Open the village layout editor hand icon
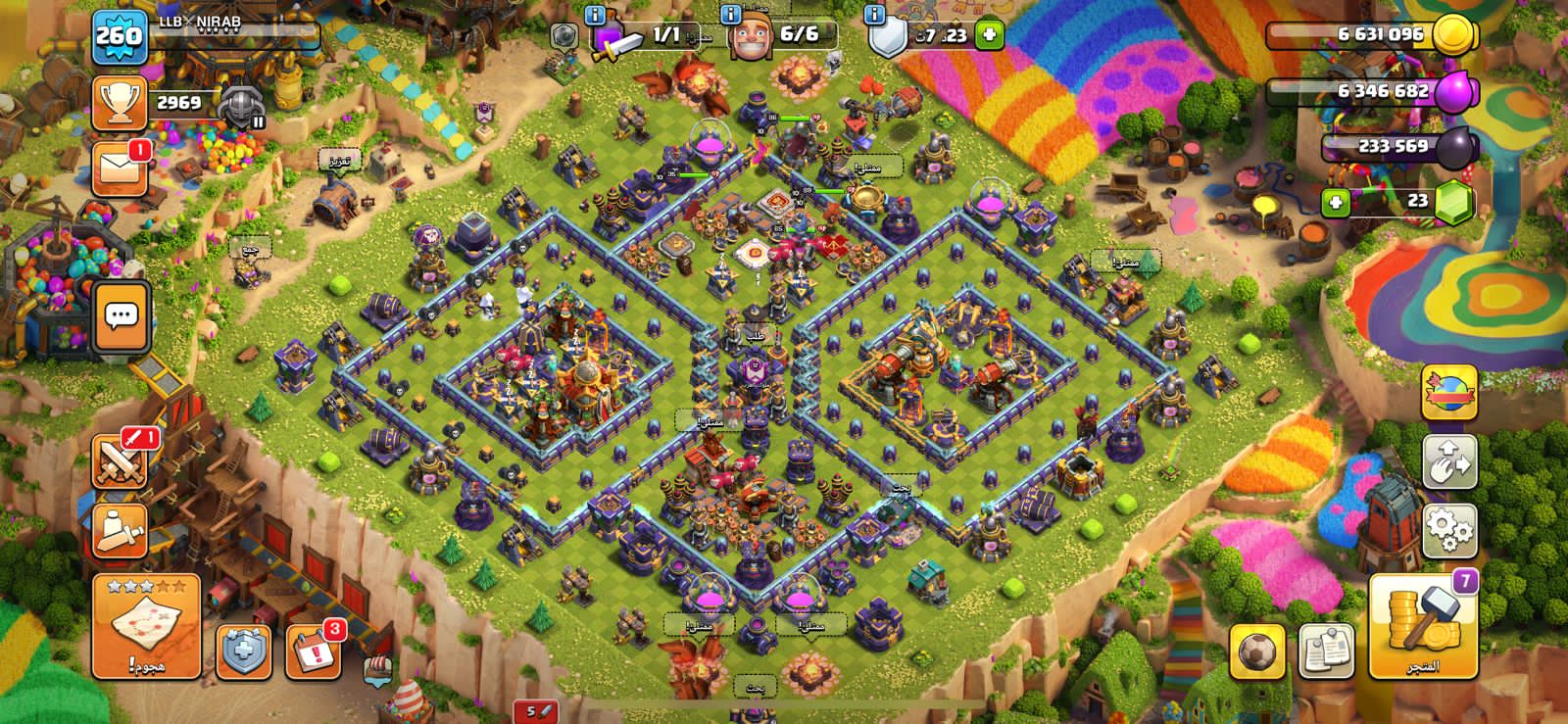The height and width of the screenshot is (724, 1568). [x=1448, y=462]
